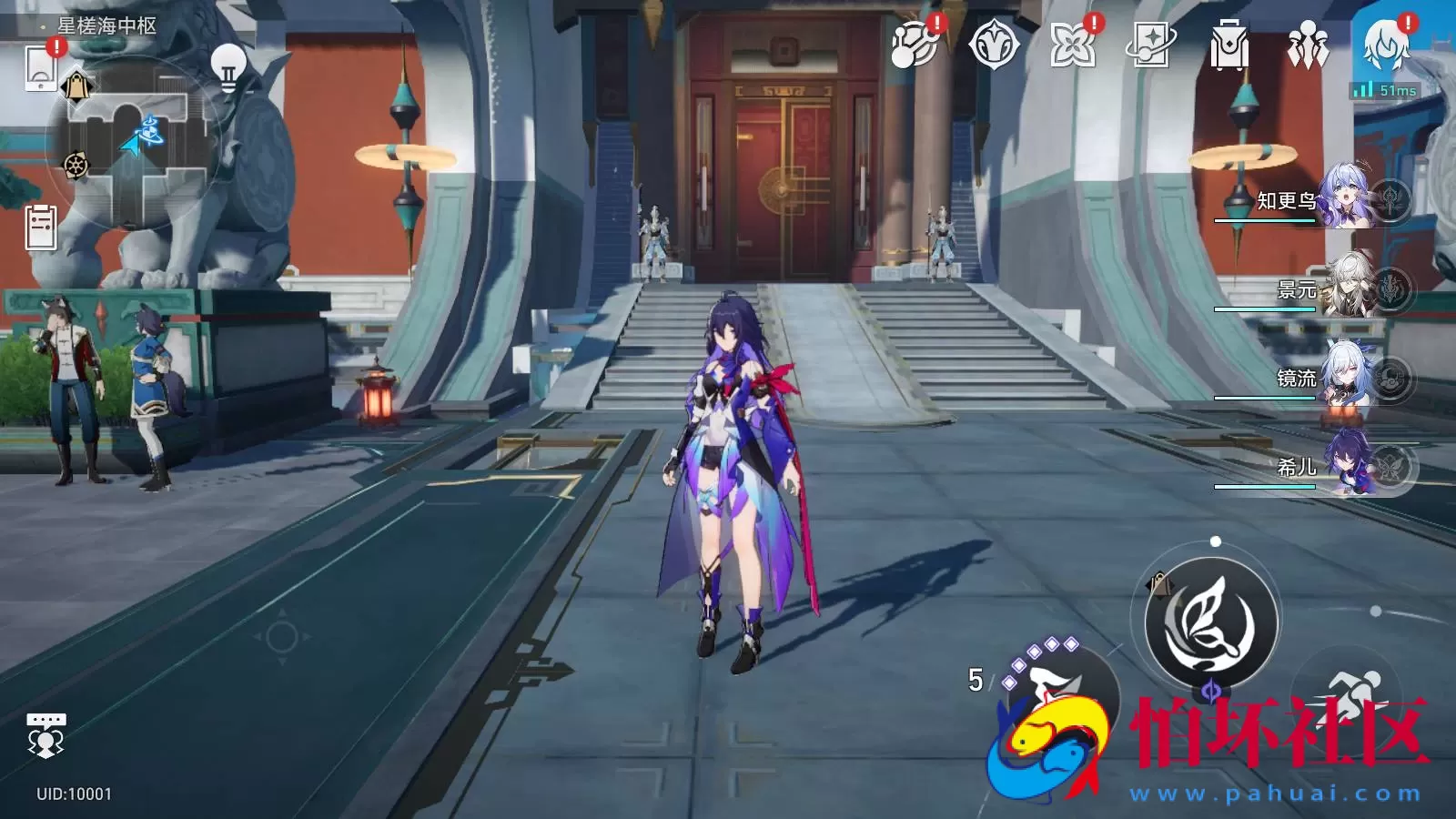
Task: Activate 知更鸟's ultimate beside her portrait
Action: tap(1390, 198)
